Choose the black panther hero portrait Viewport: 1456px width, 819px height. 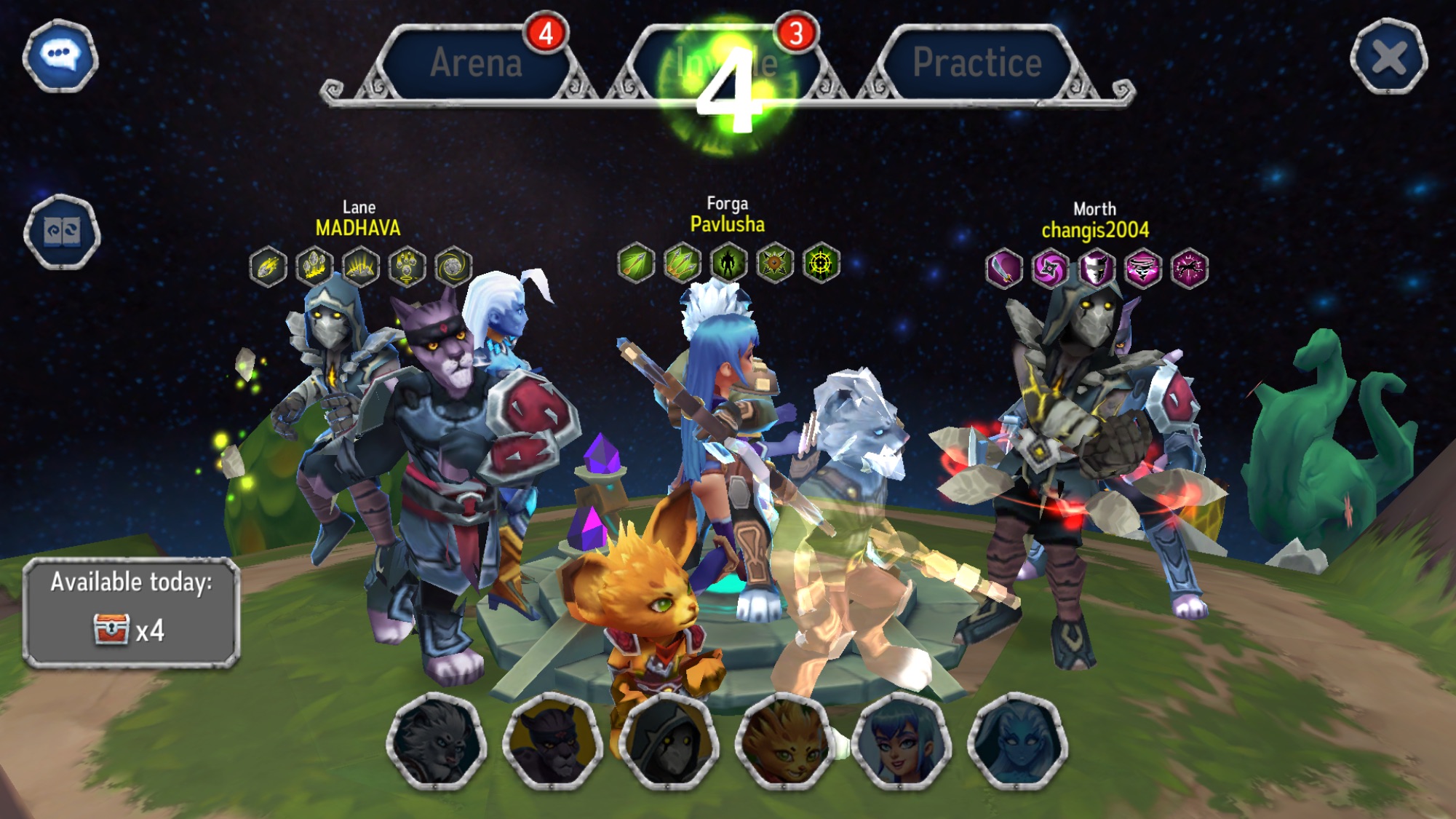pos(552,743)
